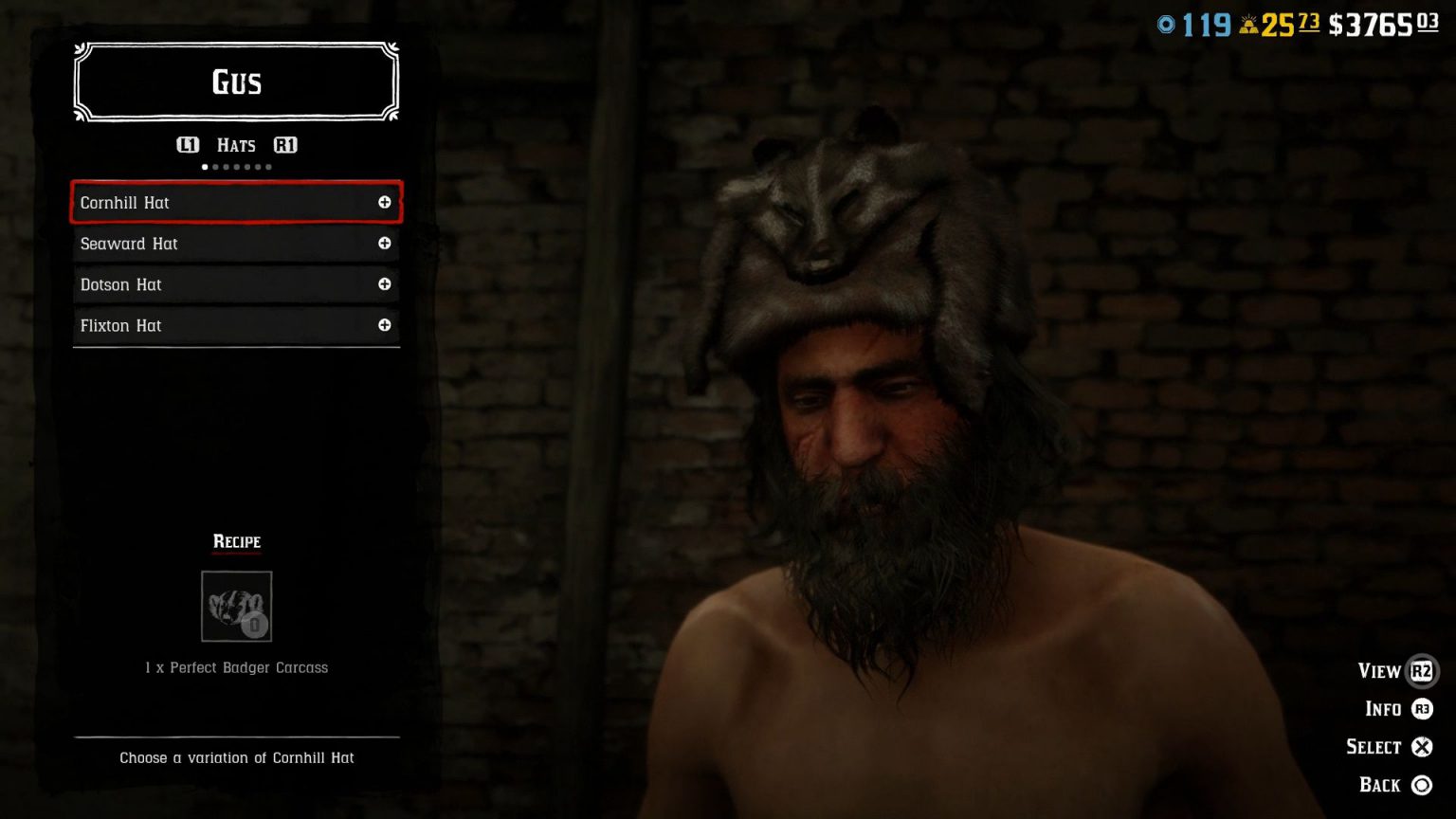Select the Flixton Hat list entry

190,325
